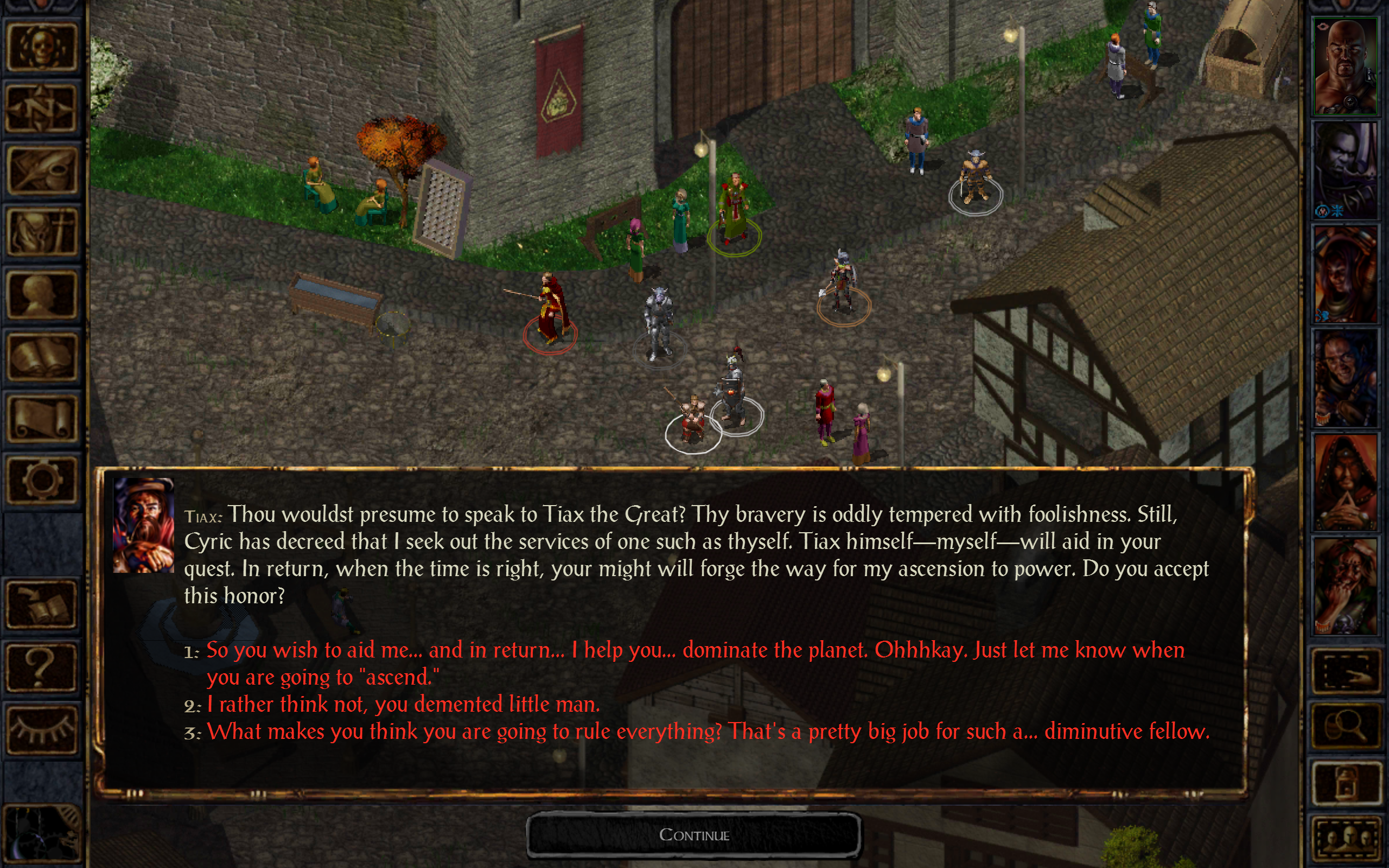Select the magnifying glass zoom control
Image resolution: width=1389 pixels, height=868 pixels.
click(x=1348, y=726)
